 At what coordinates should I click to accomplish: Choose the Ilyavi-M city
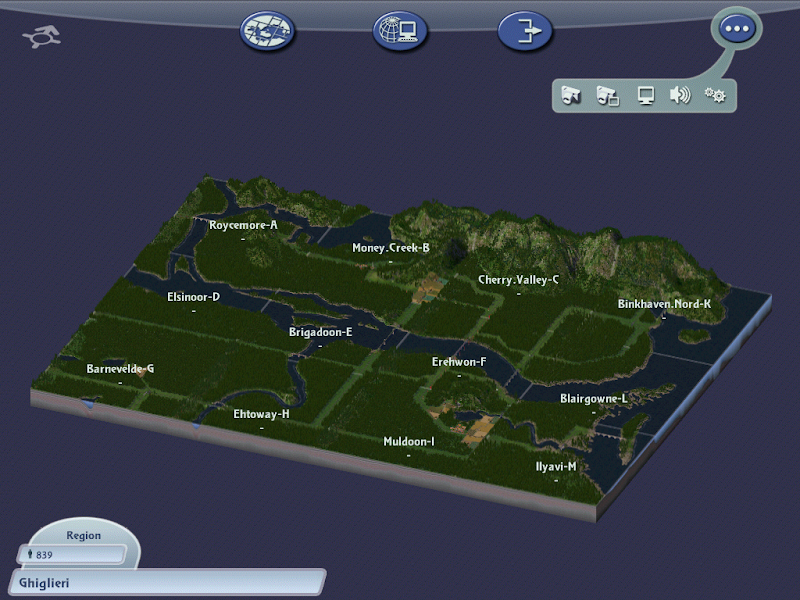tap(556, 467)
